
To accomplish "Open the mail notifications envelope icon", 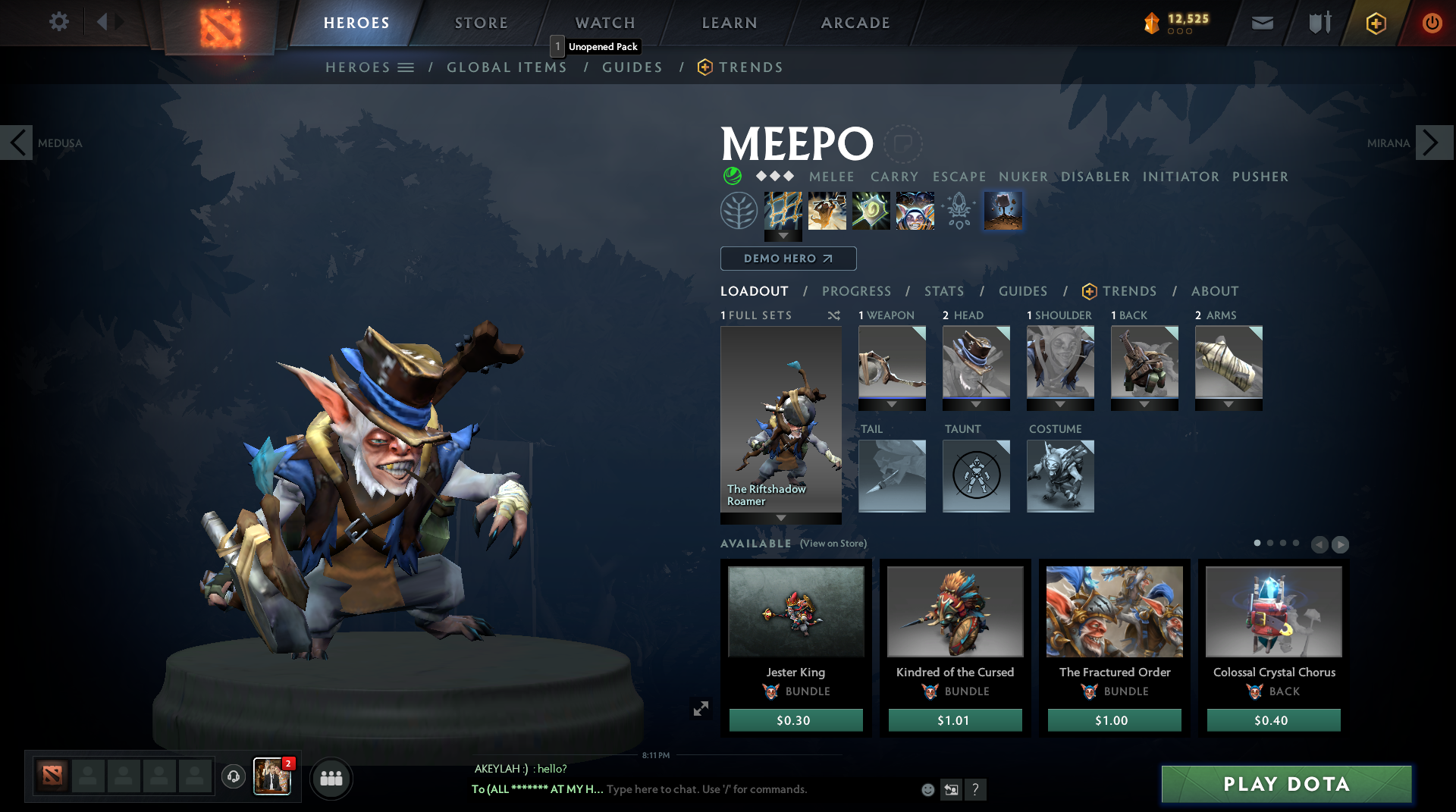I will [x=1262, y=23].
